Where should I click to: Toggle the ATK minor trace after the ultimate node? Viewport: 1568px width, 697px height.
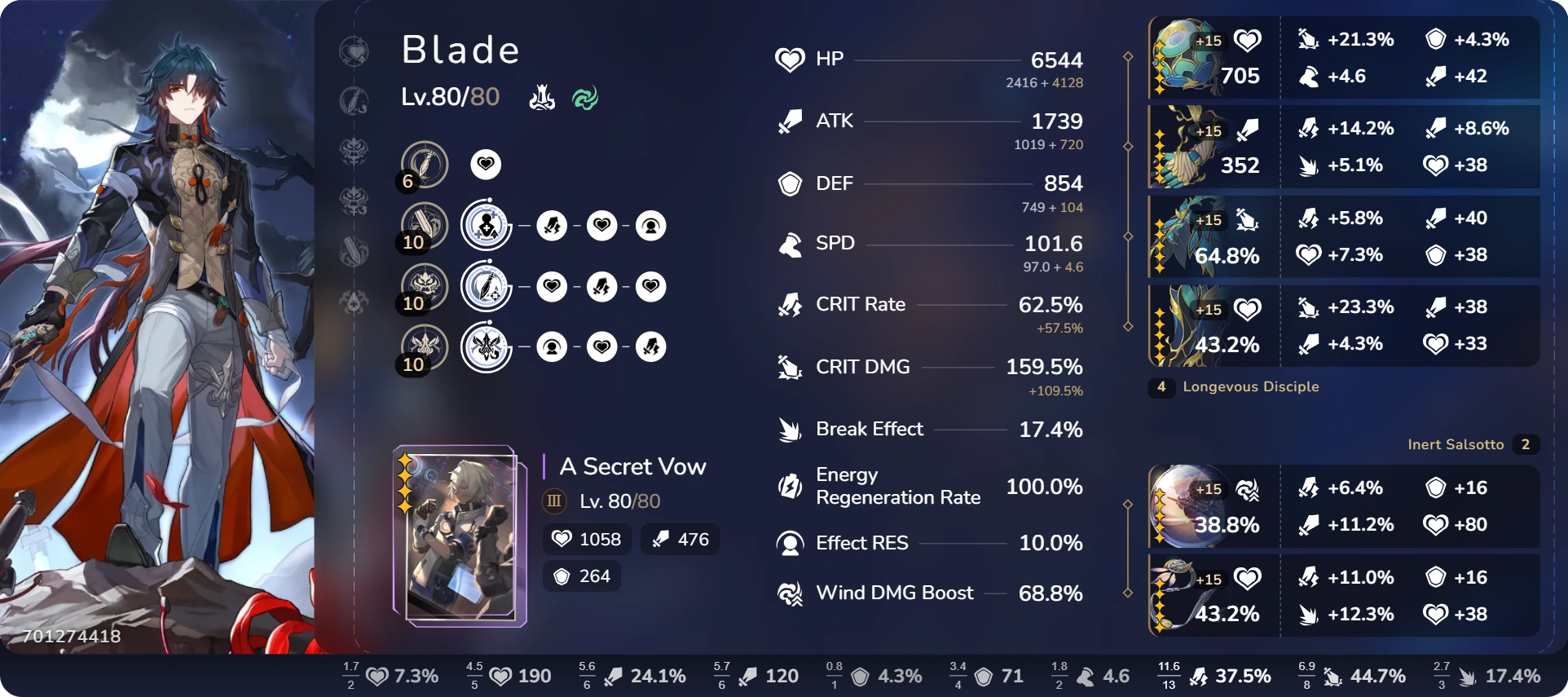[601, 287]
